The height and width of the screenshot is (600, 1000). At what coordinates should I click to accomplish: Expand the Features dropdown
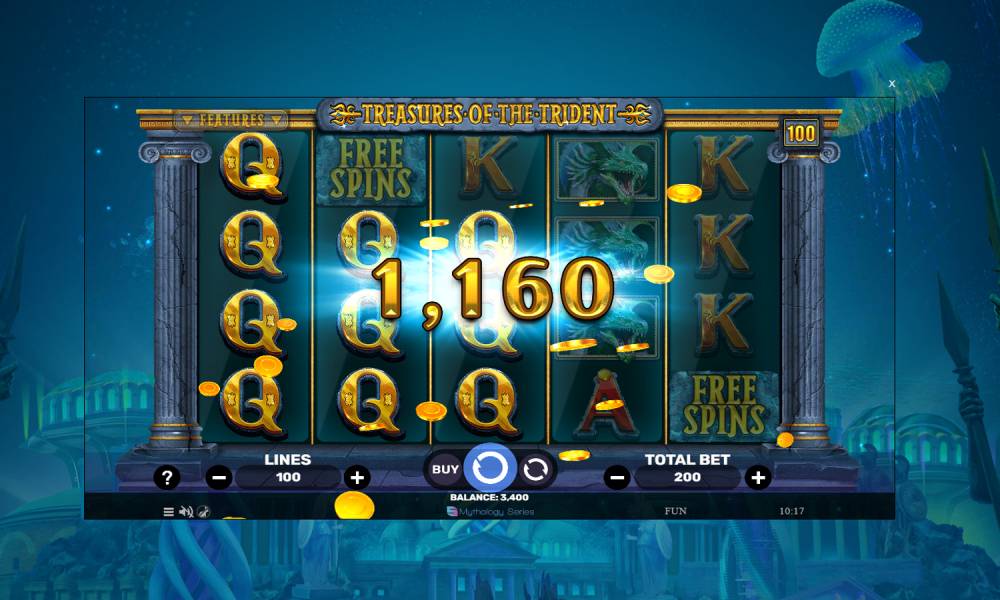[x=231, y=120]
